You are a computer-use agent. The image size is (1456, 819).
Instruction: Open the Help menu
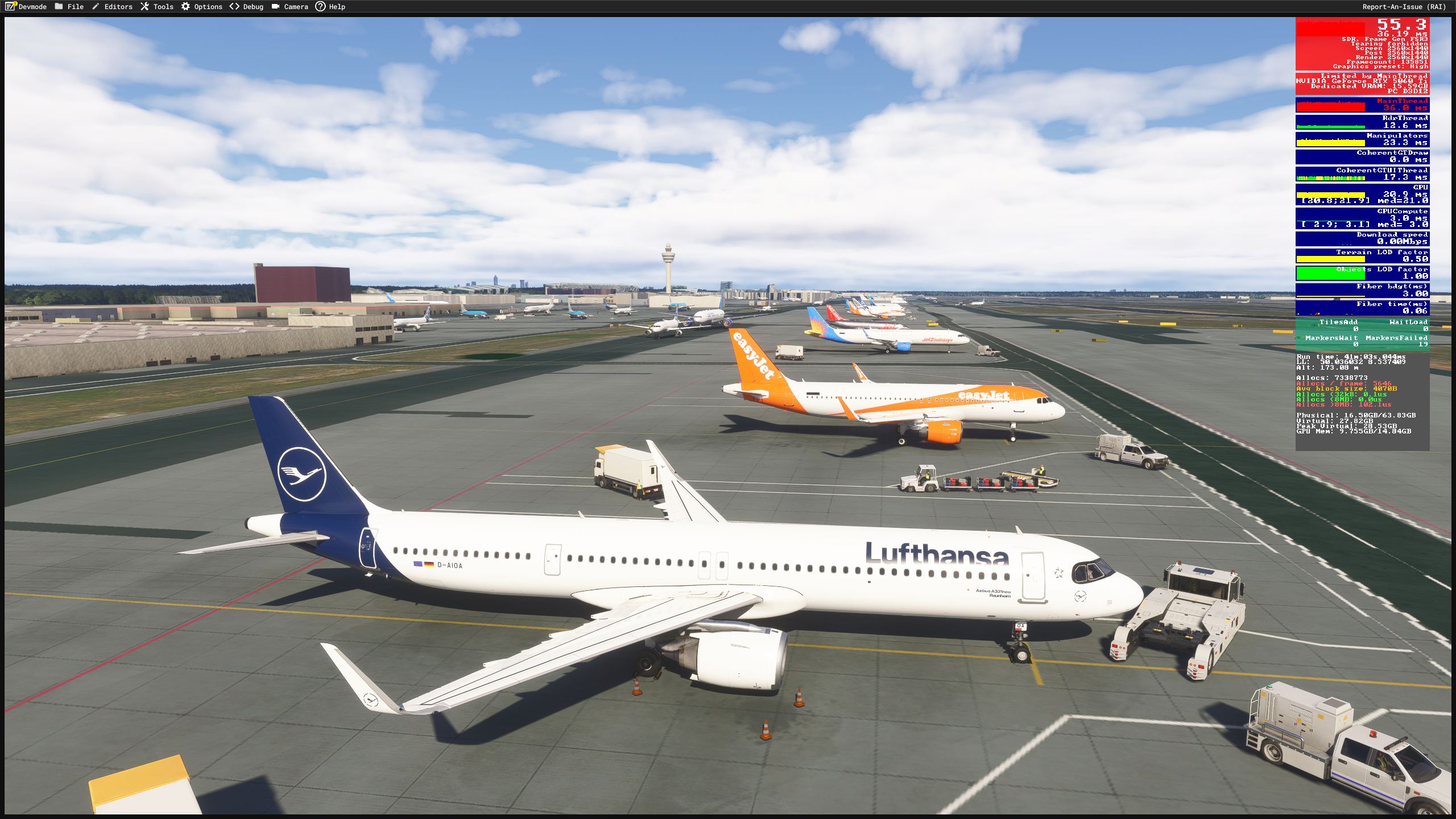[x=338, y=7]
